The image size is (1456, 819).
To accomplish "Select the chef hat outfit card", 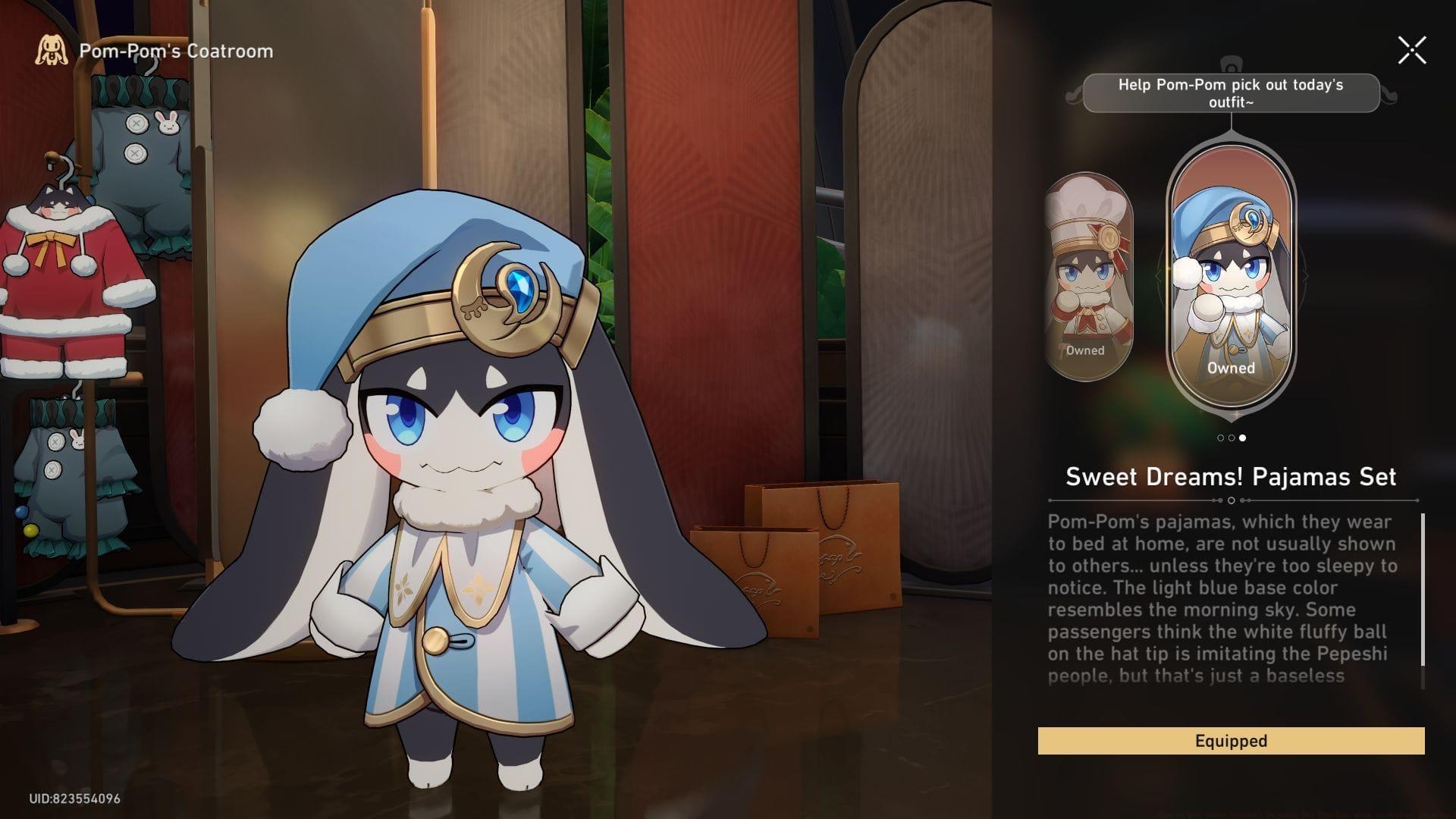I will [x=1087, y=278].
